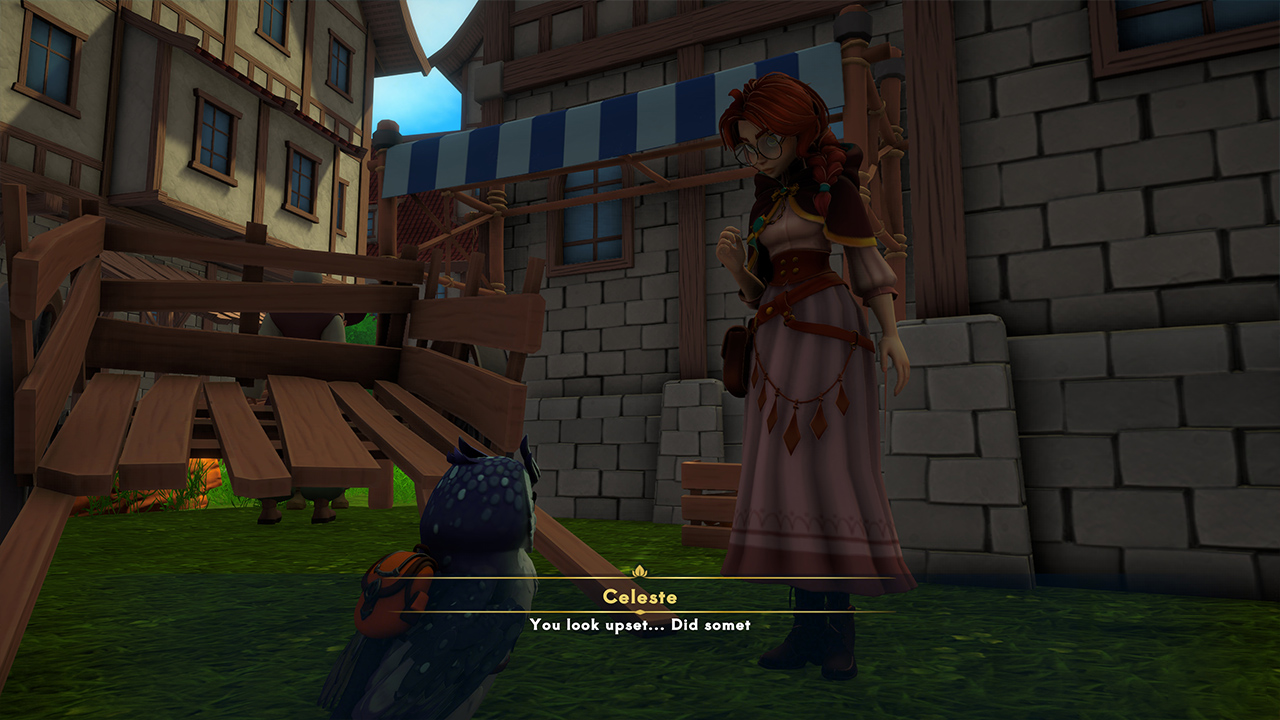Click the dialogue text to advance the conversation
Screen dimensions: 1280x720
pyautogui.click(x=640, y=624)
